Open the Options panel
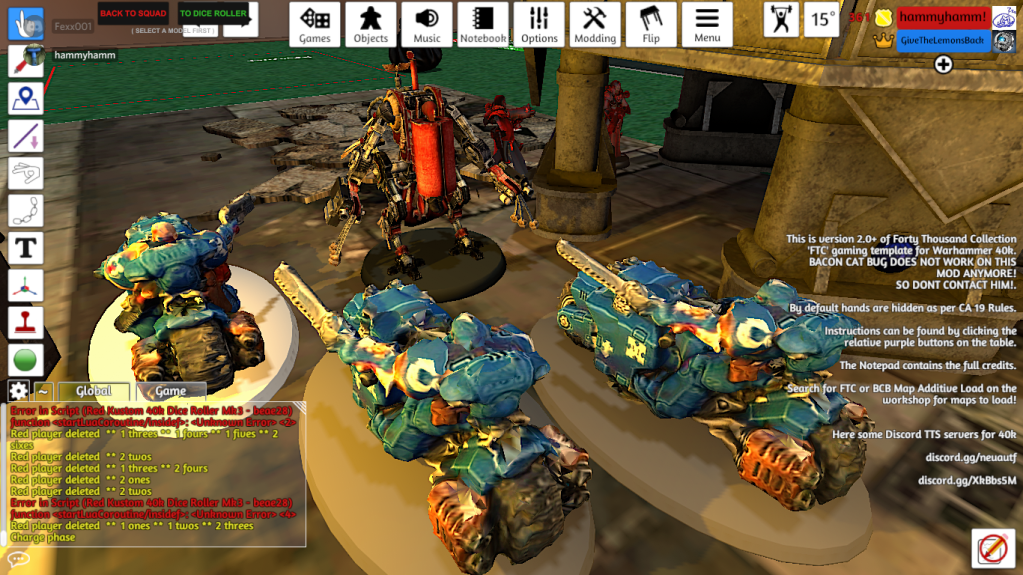Screen dimensions: 1023x575 coord(539,25)
